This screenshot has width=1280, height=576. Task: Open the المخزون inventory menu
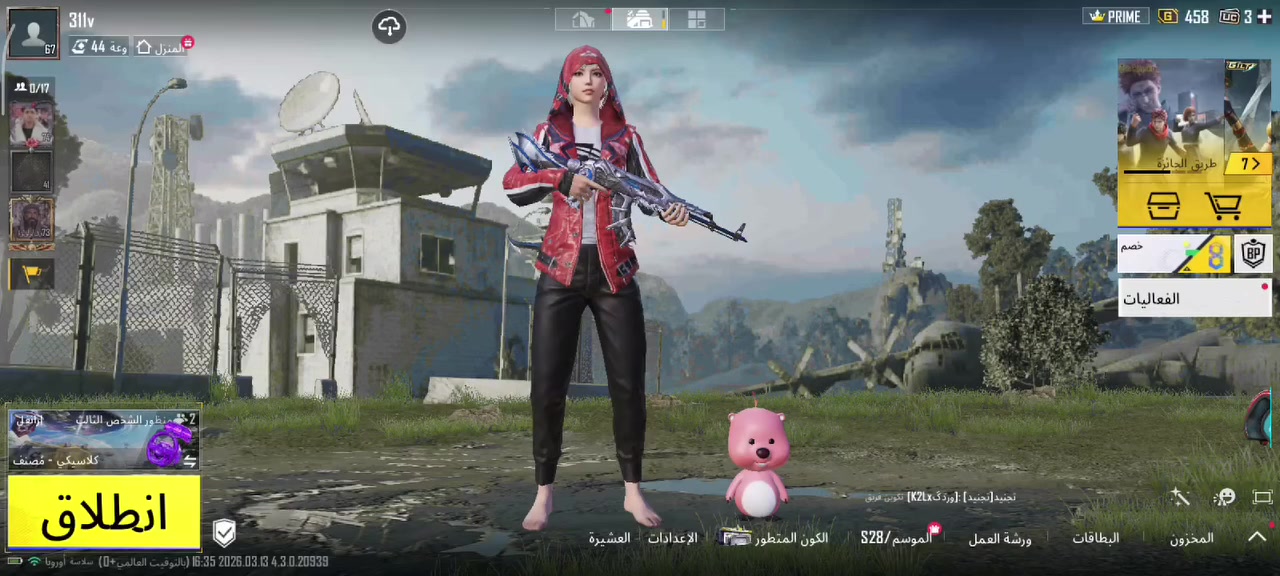tap(1192, 538)
